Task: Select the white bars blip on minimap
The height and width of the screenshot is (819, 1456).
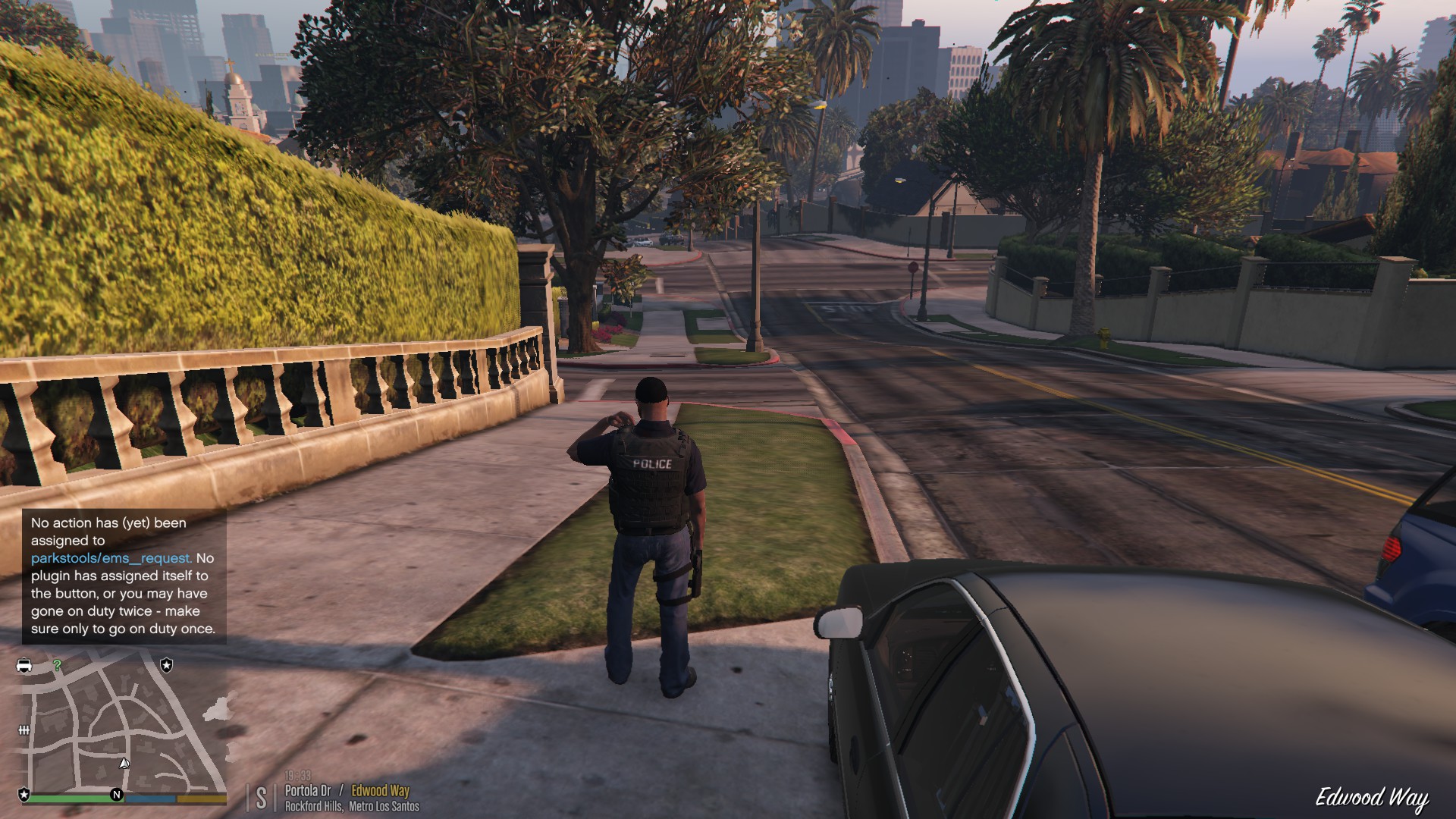Action: (24, 730)
